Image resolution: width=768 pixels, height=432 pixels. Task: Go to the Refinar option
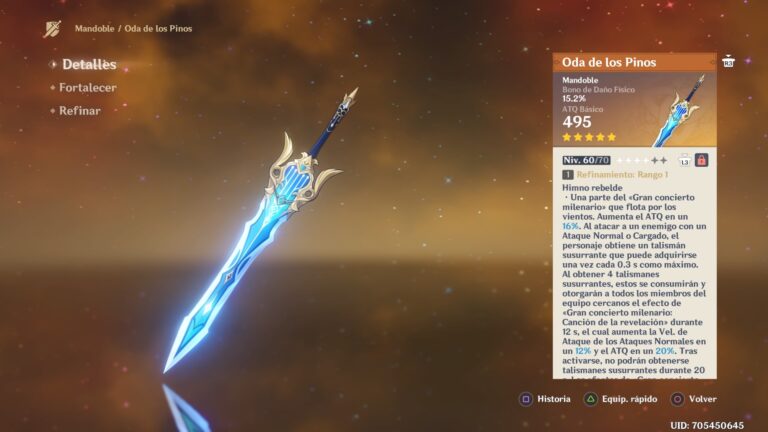click(x=79, y=110)
